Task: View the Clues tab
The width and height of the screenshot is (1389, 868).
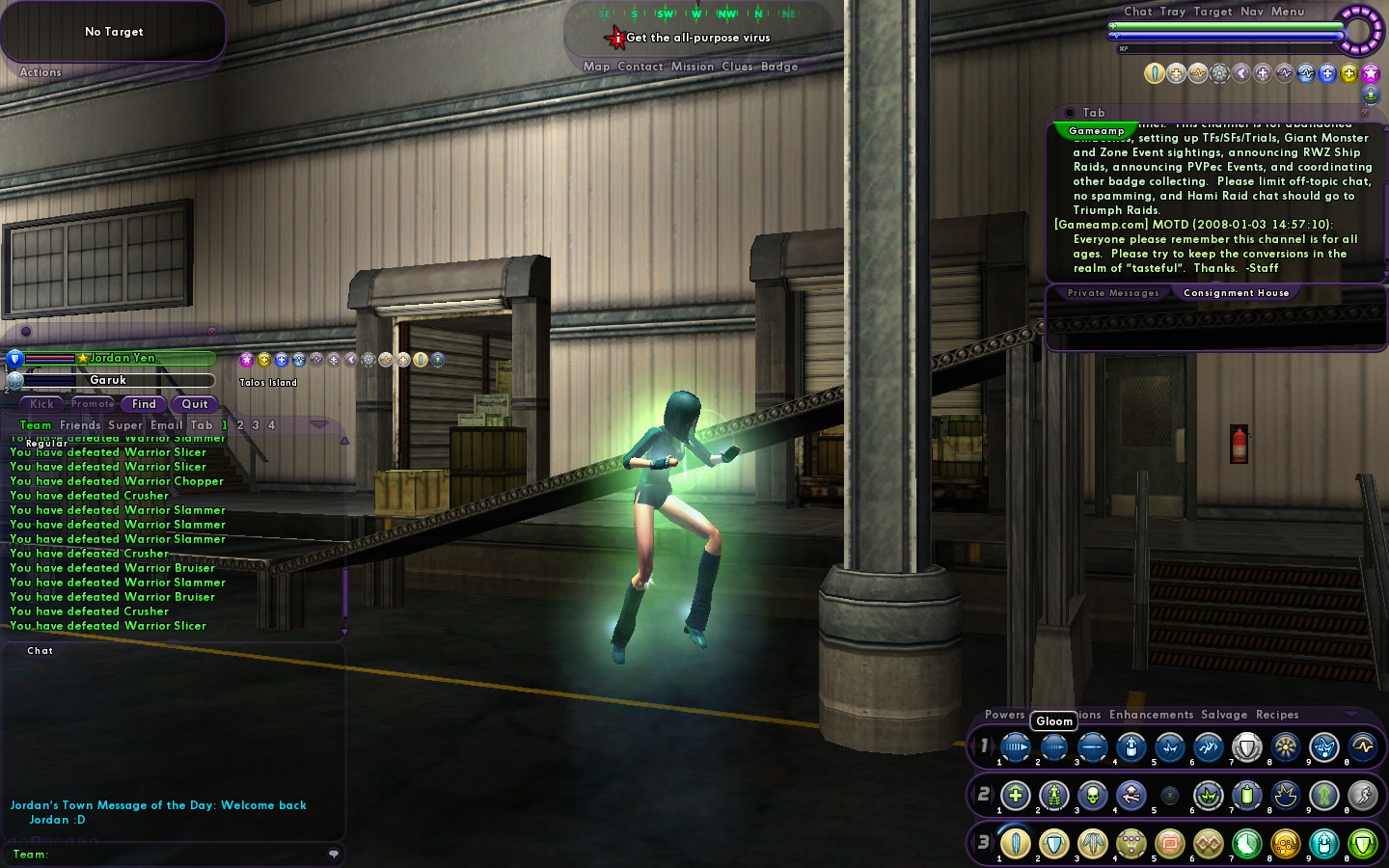Action: tap(737, 67)
